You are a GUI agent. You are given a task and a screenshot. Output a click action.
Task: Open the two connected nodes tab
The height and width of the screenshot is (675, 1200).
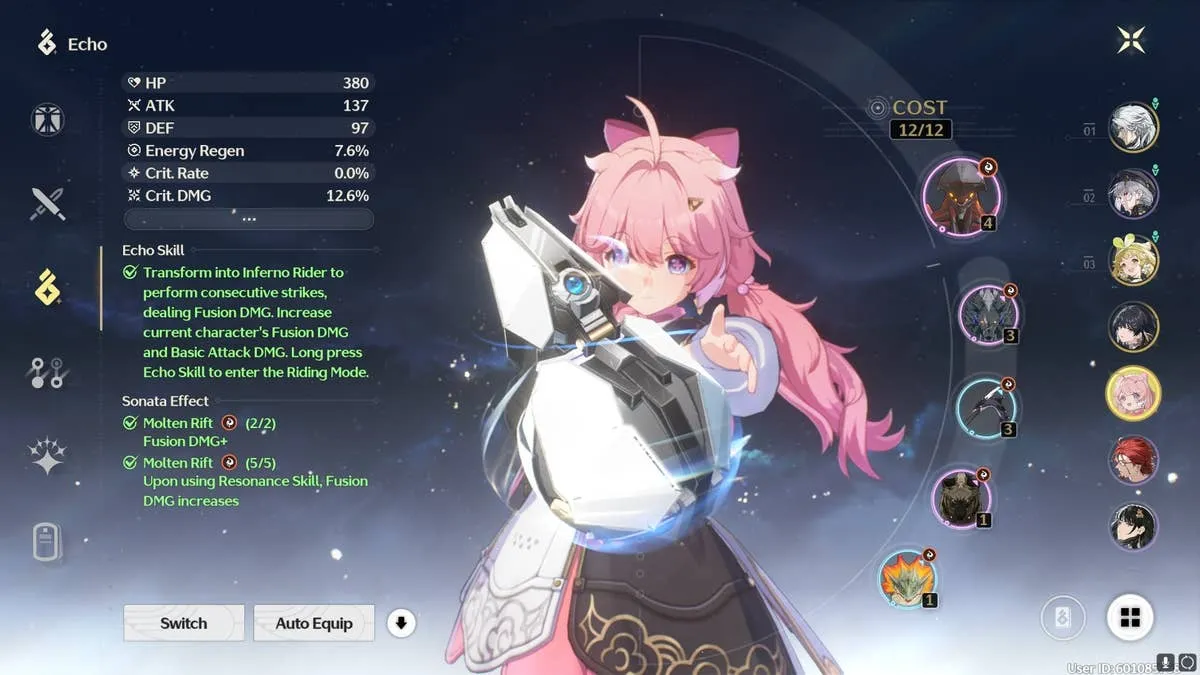48,373
